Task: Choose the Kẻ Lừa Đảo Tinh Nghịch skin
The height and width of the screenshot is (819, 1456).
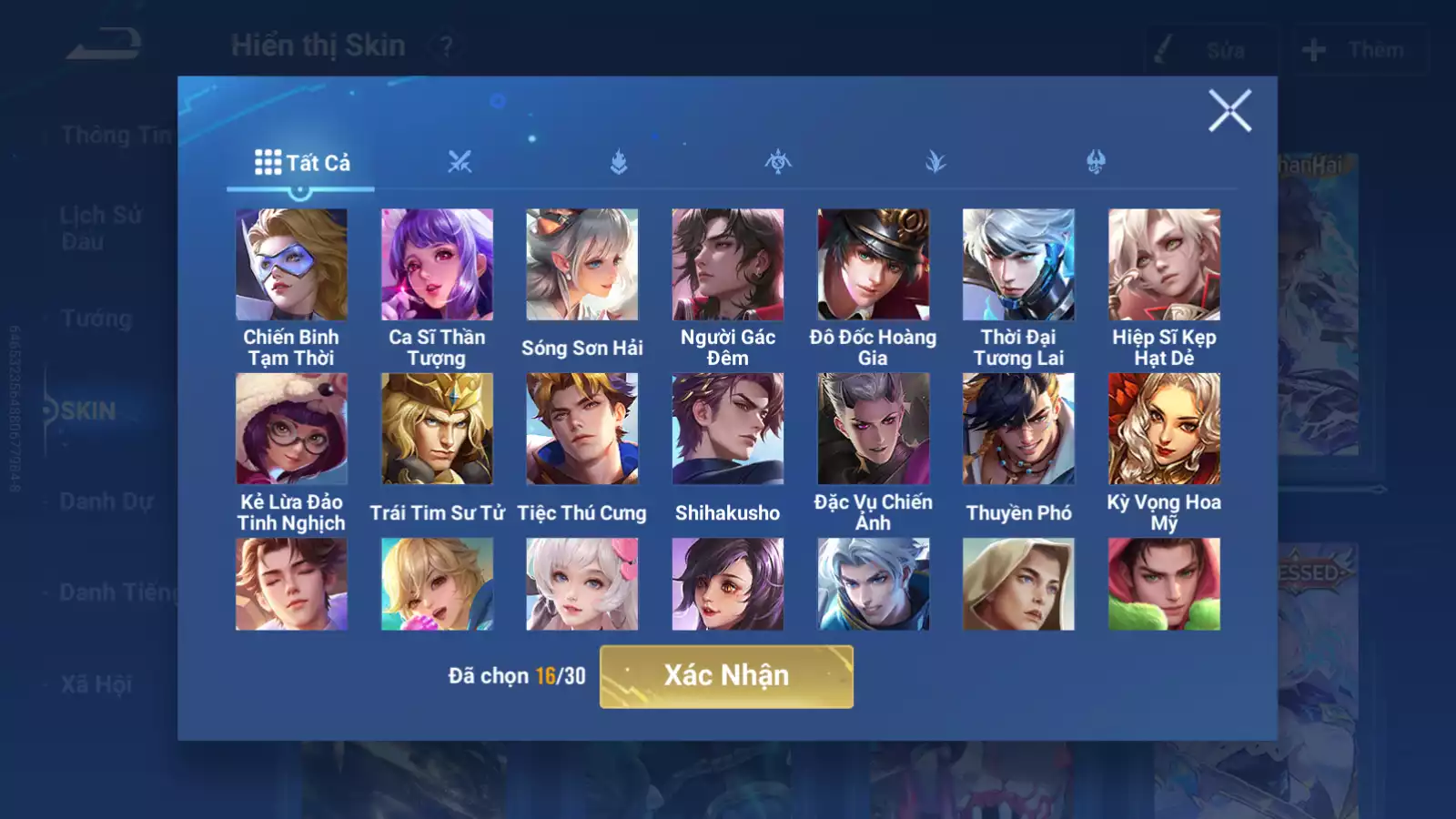Action: [291, 429]
